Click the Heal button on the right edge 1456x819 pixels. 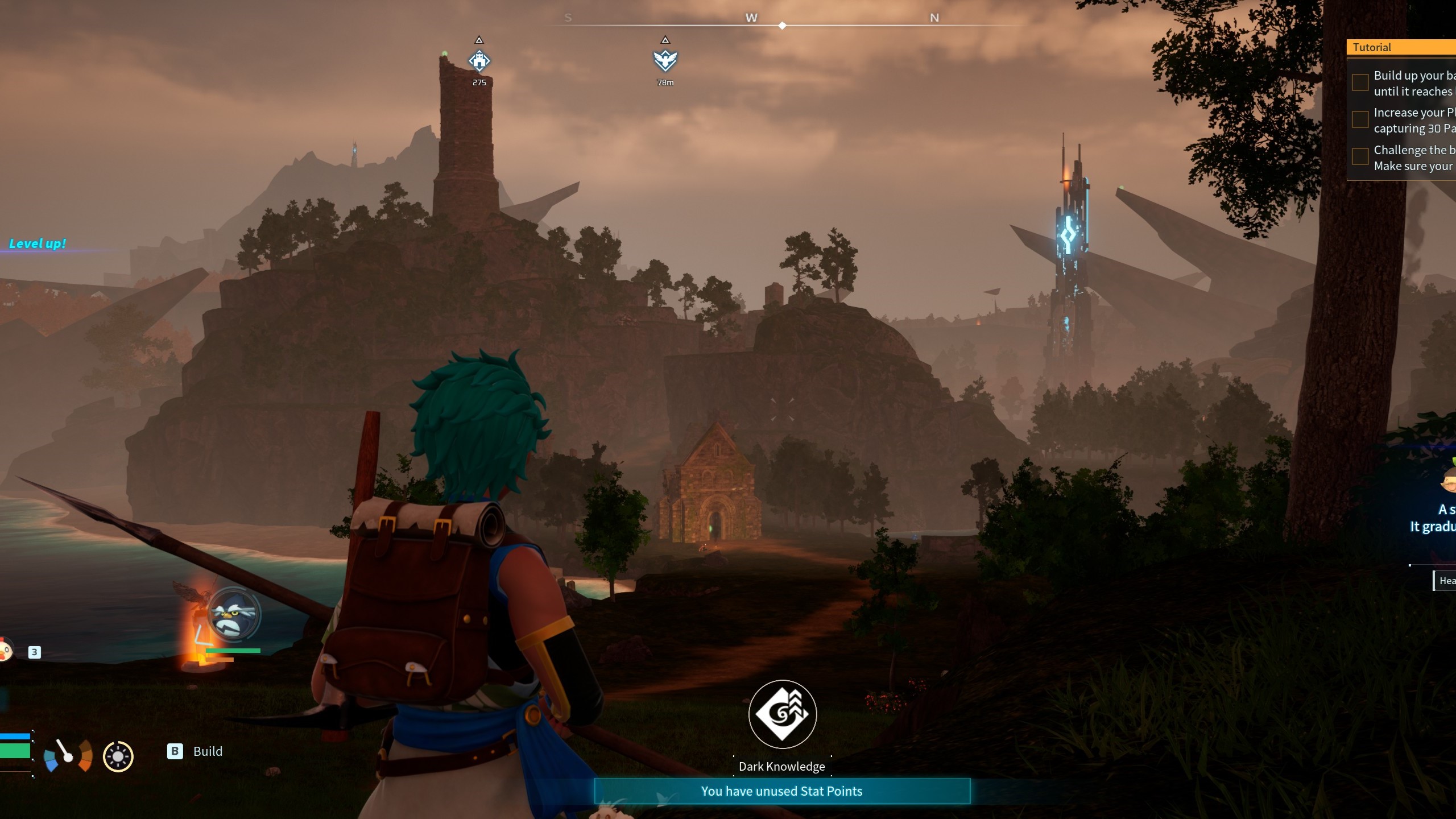coord(1447,580)
